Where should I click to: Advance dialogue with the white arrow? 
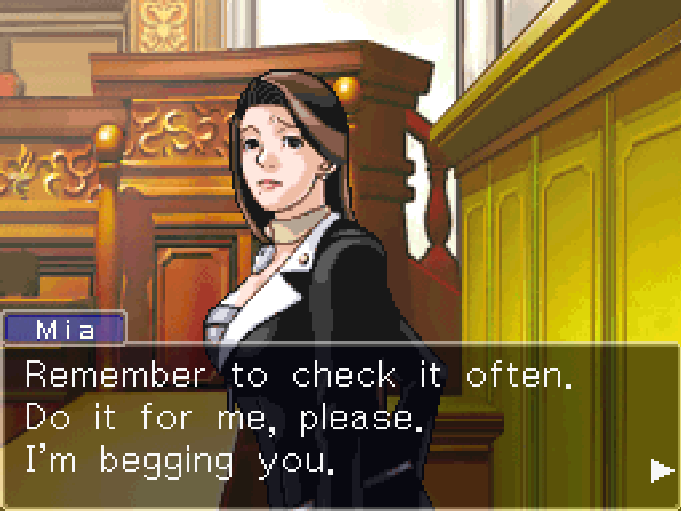[659, 469]
